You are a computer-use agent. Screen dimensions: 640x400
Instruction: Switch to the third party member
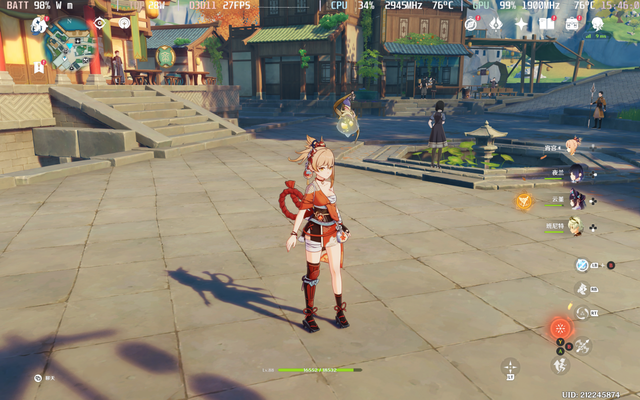576,200
